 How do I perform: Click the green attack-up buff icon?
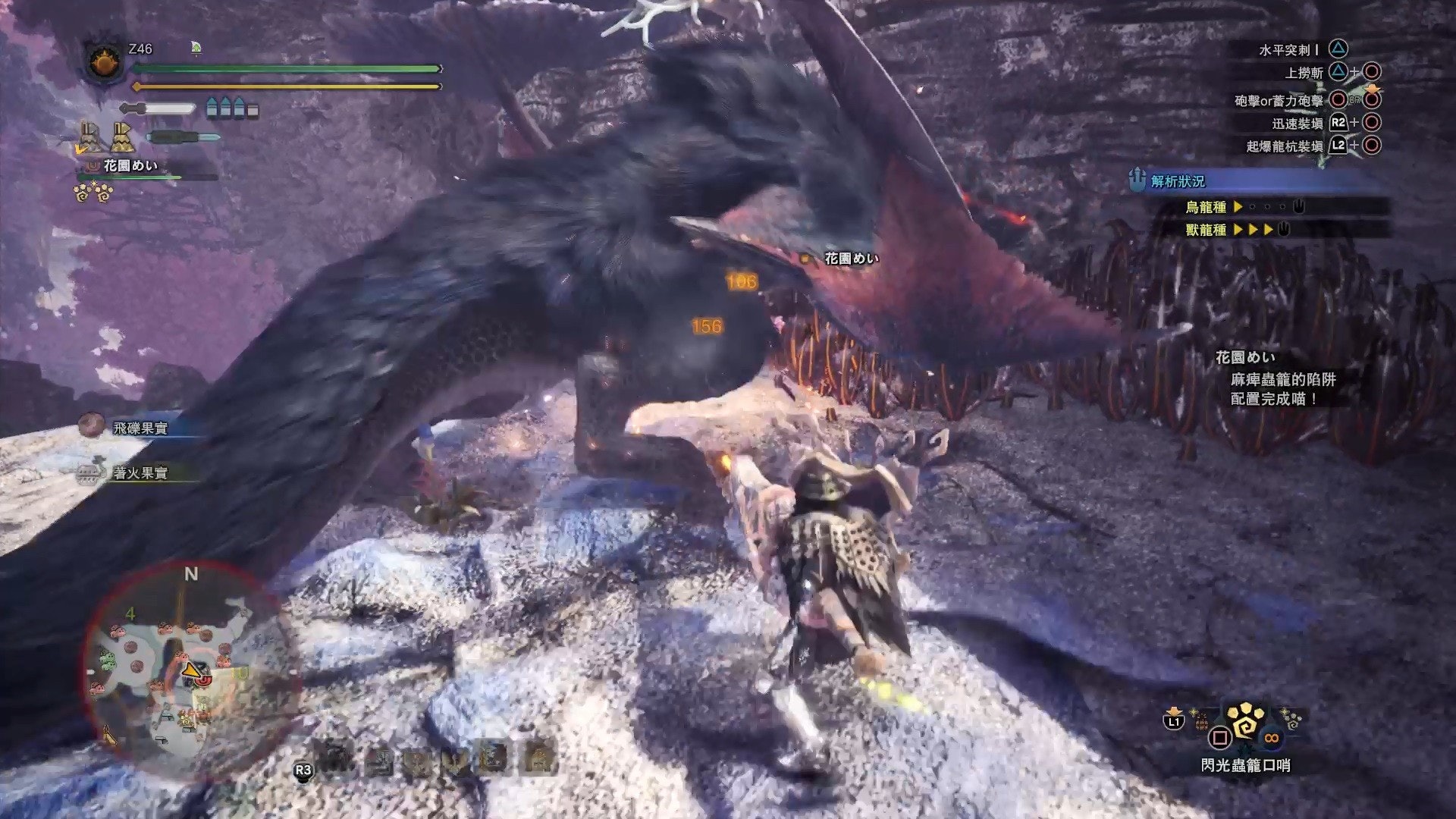click(196, 49)
